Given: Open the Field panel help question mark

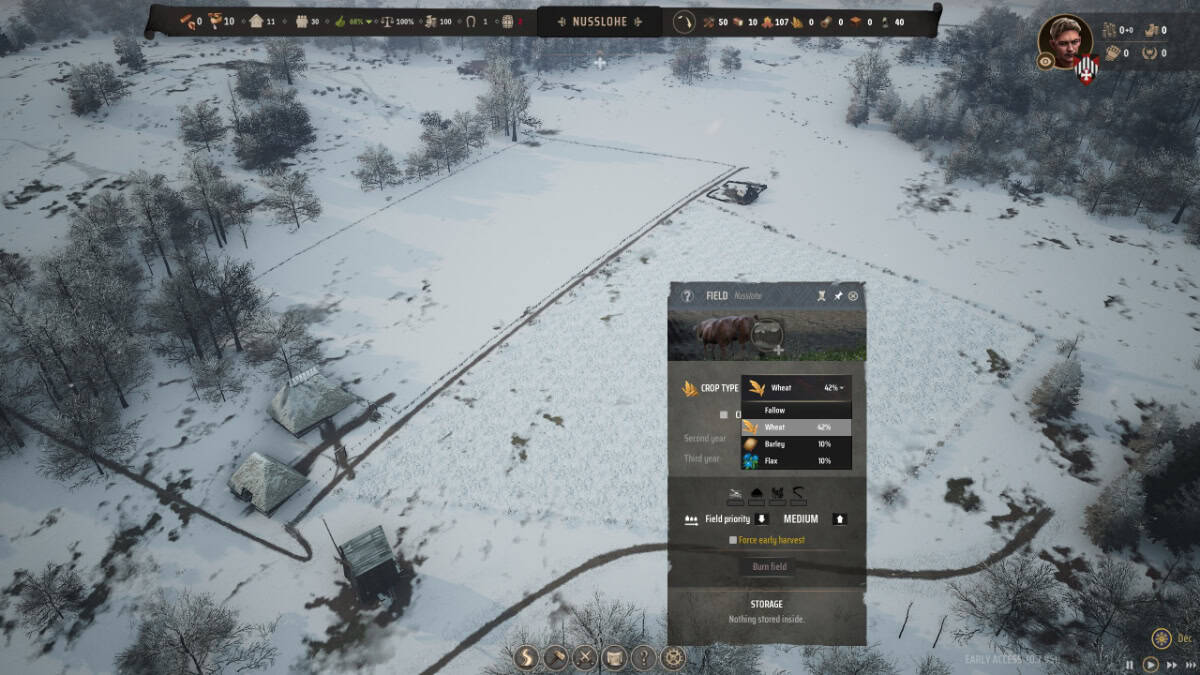Looking at the screenshot, I should [687, 296].
